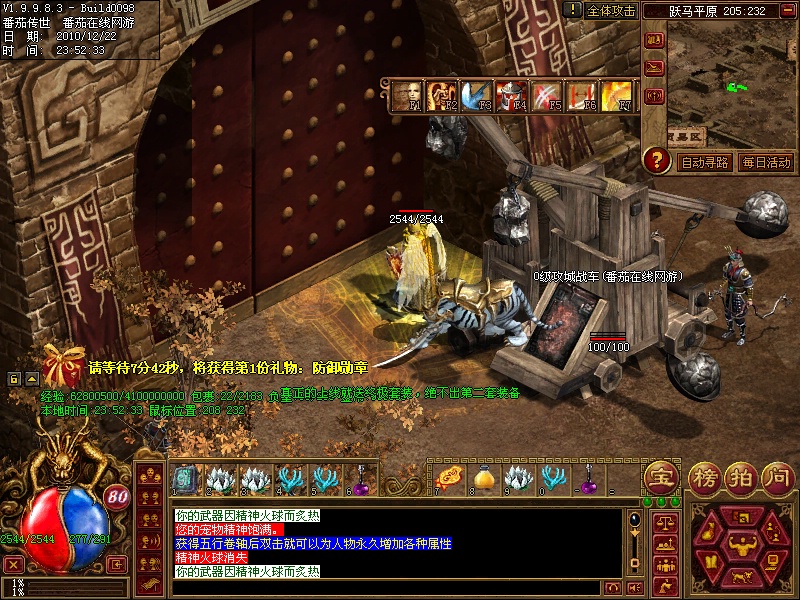Viewport: 800px width, 600px height.
Task: Open the 榜 rankings button
Action: pos(703,477)
